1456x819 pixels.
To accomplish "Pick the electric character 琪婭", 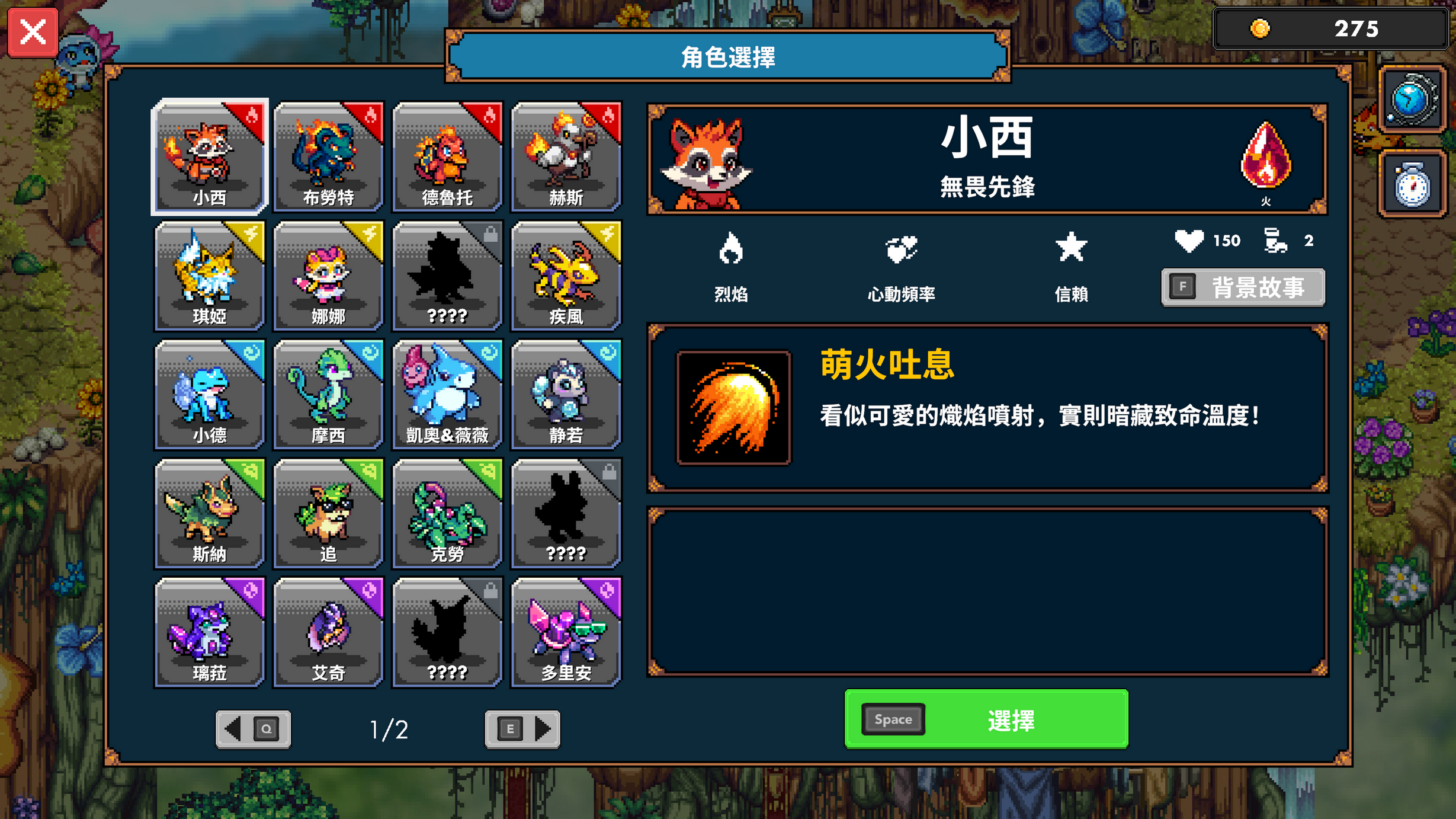I will point(209,276).
